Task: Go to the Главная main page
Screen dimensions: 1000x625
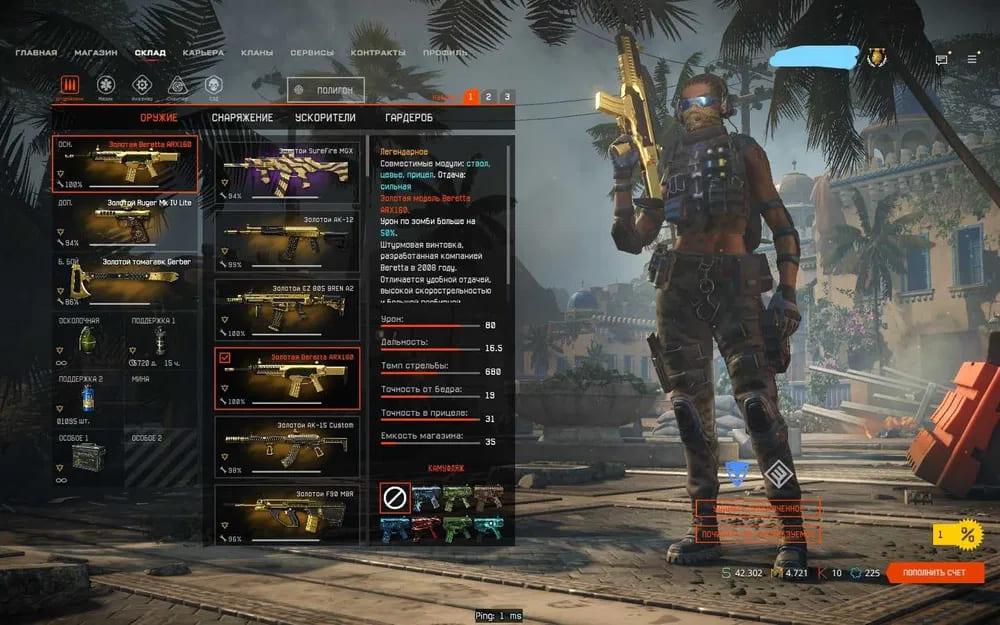Action: tap(36, 52)
